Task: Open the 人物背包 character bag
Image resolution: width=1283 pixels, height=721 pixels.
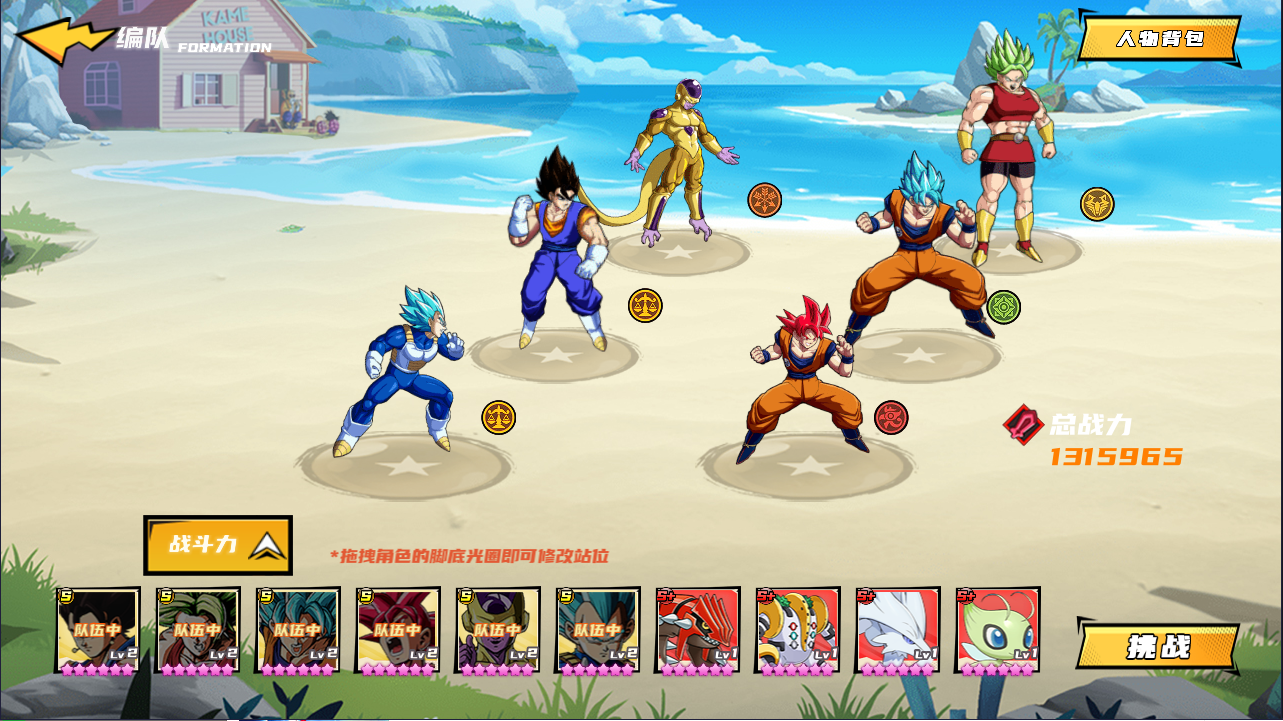Action: click(1159, 40)
